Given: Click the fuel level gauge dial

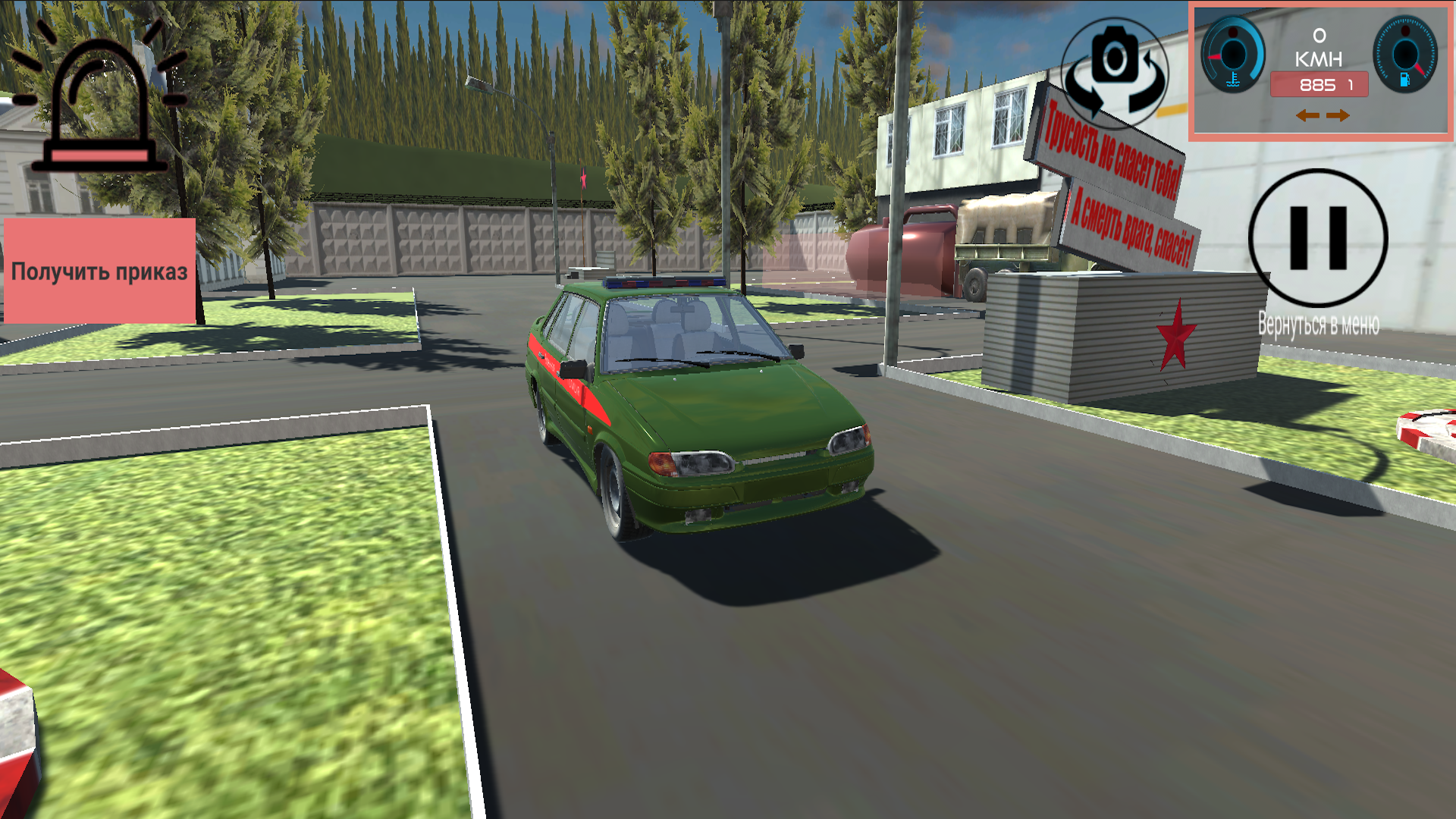Looking at the screenshot, I should click(1405, 52).
